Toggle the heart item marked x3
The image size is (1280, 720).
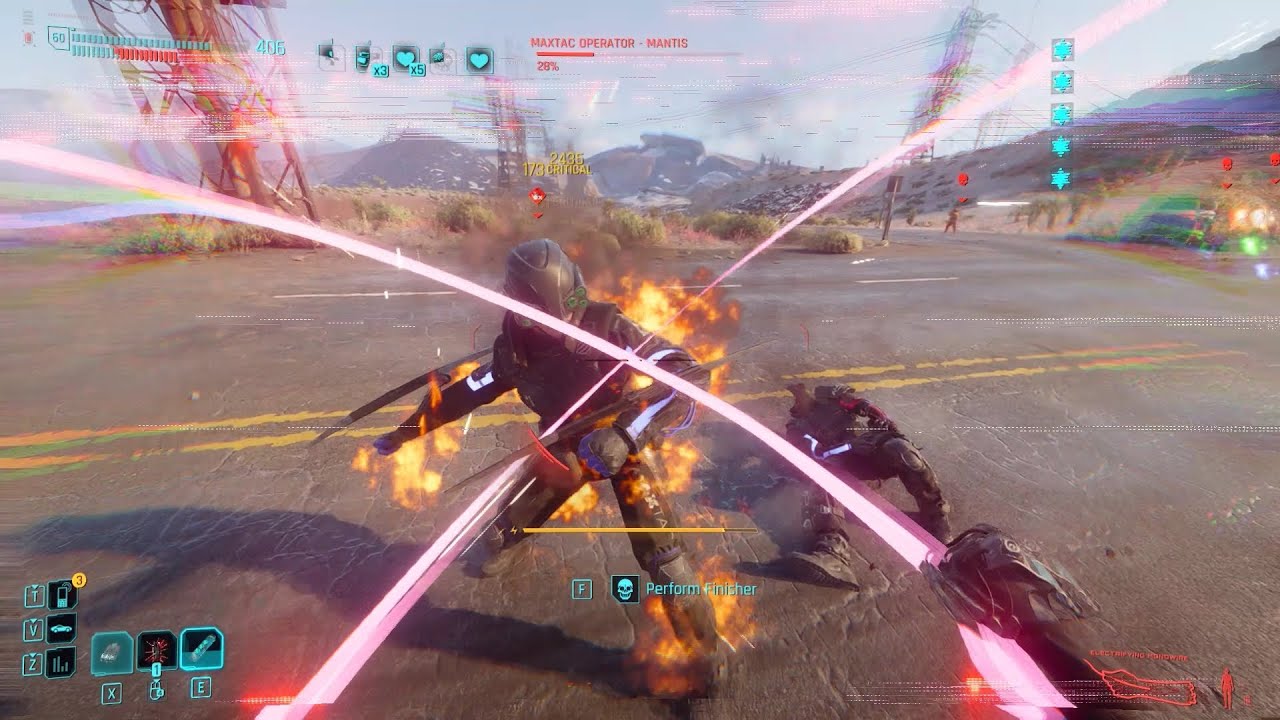tap(363, 56)
